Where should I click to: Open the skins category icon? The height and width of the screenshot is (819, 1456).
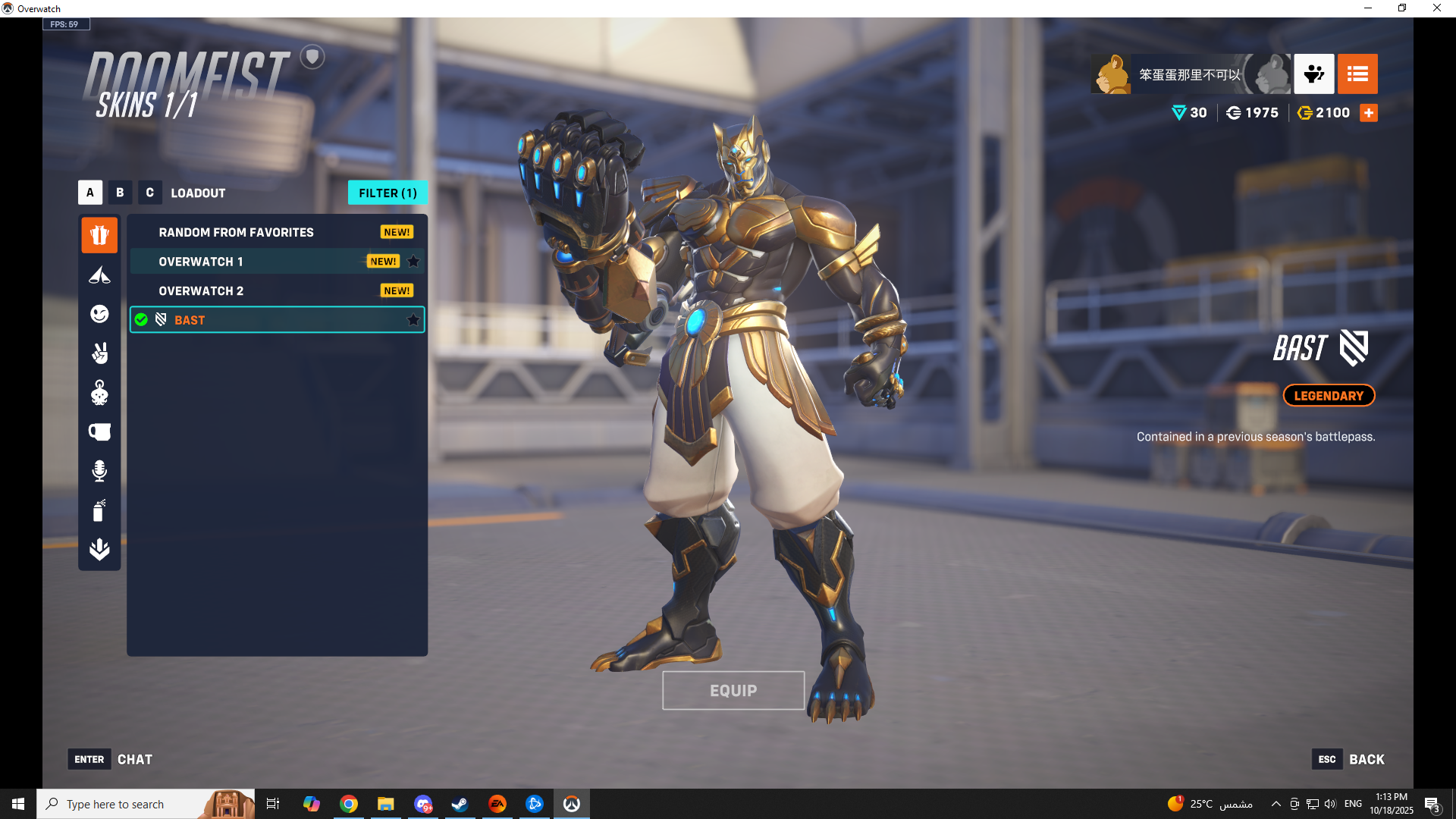(99, 235)
